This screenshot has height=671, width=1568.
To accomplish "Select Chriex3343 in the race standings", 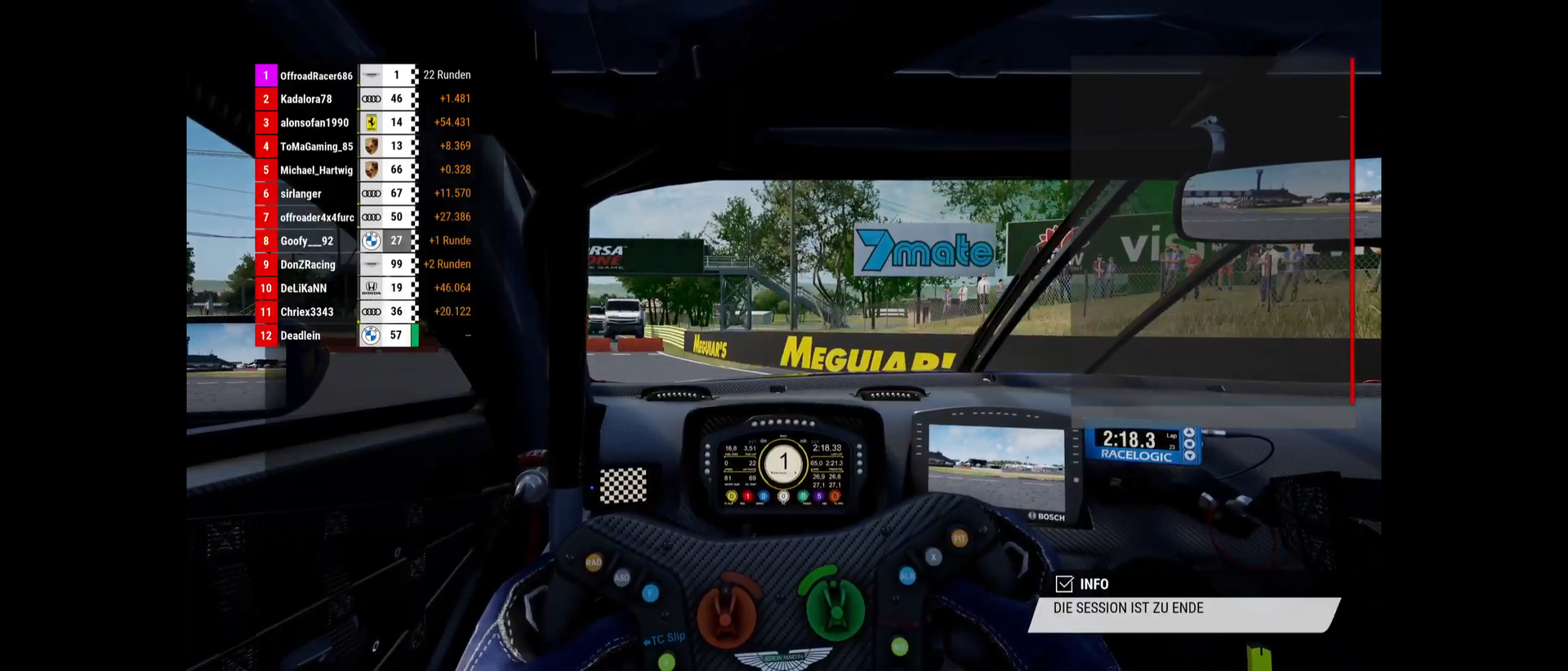I will point(307,313).
